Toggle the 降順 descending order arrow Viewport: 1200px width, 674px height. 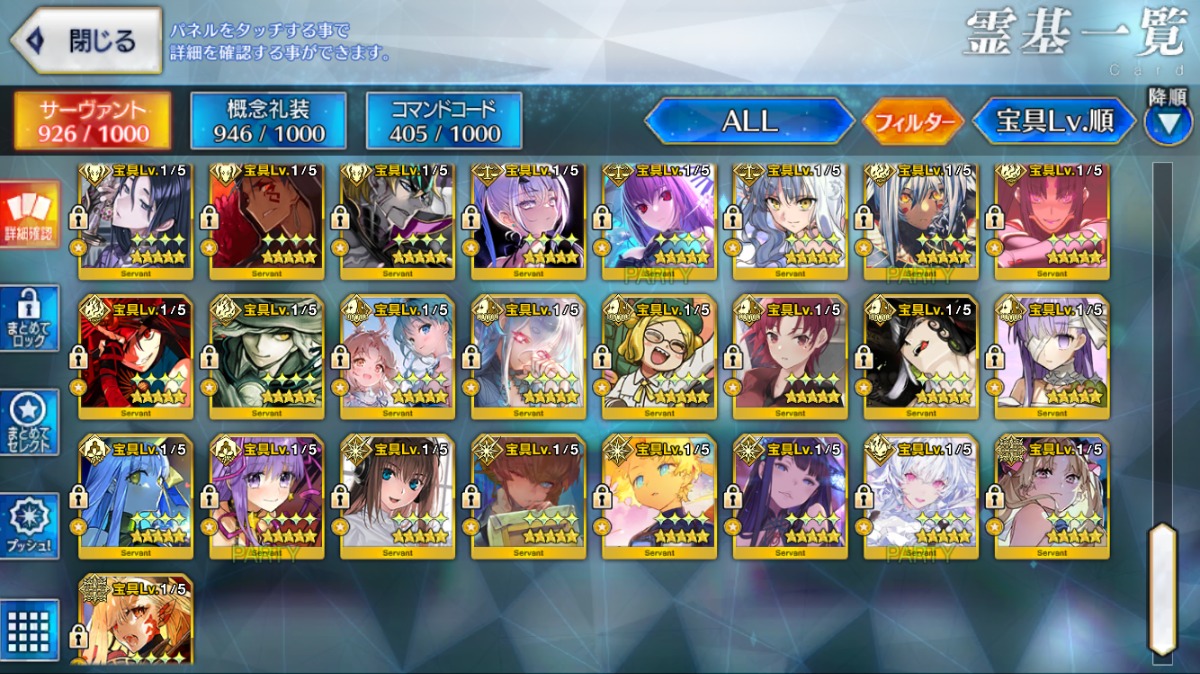[1167, 122]
